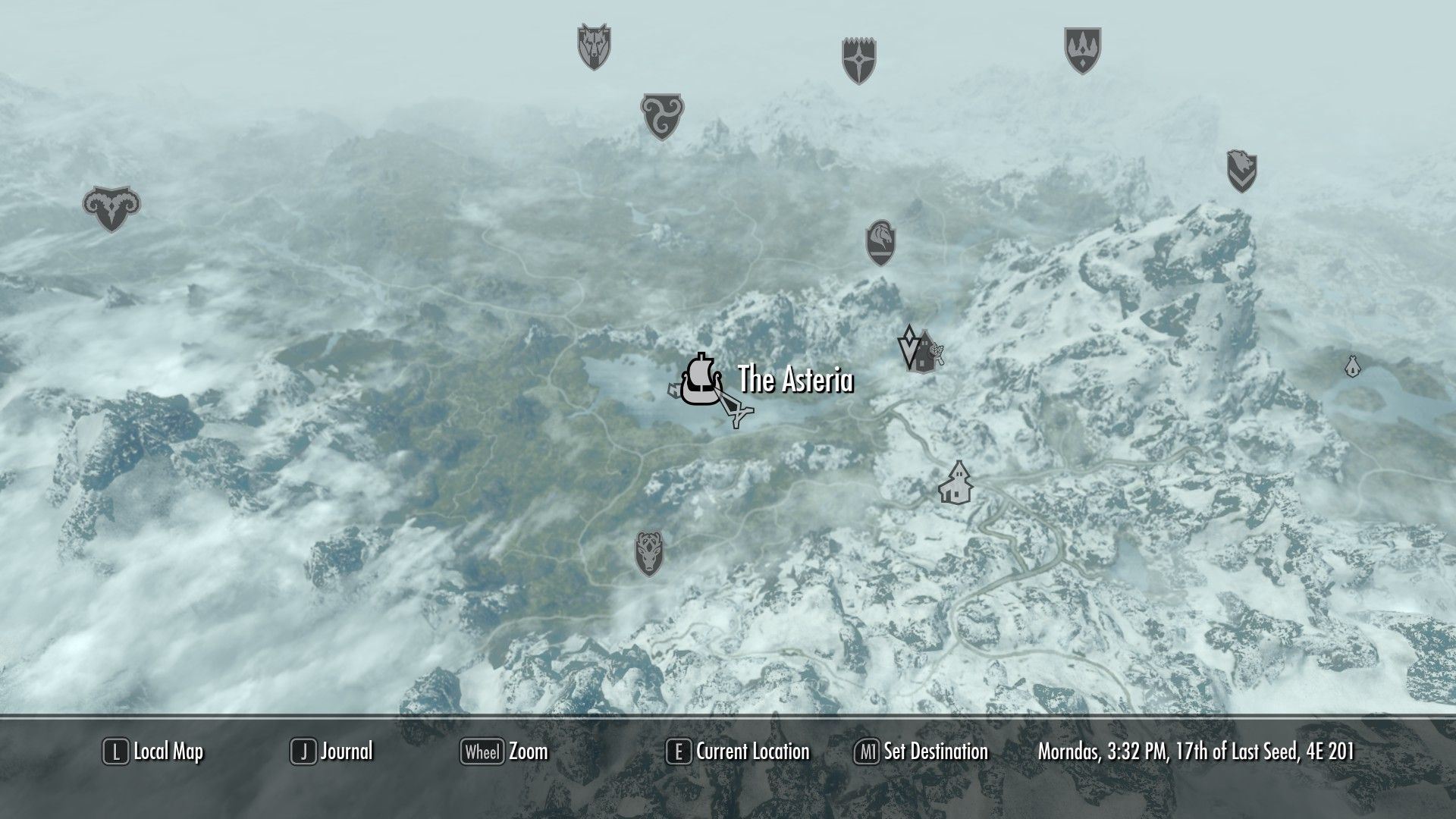Choose the star emblem hold shield marker
Screen dimensions: 1456x819
pyautogui.click(x=859, y=60)
